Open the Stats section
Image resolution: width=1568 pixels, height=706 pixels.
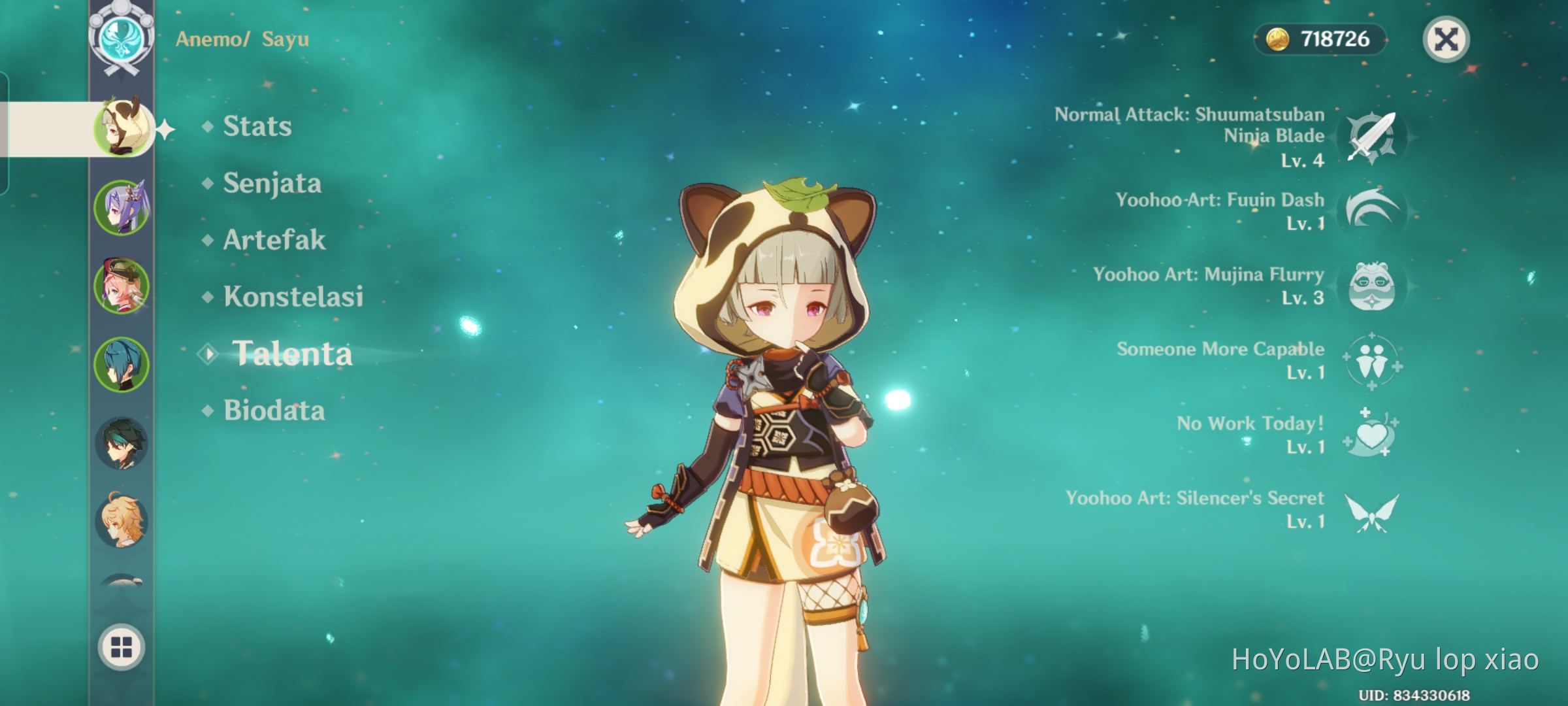pos(256,126)
